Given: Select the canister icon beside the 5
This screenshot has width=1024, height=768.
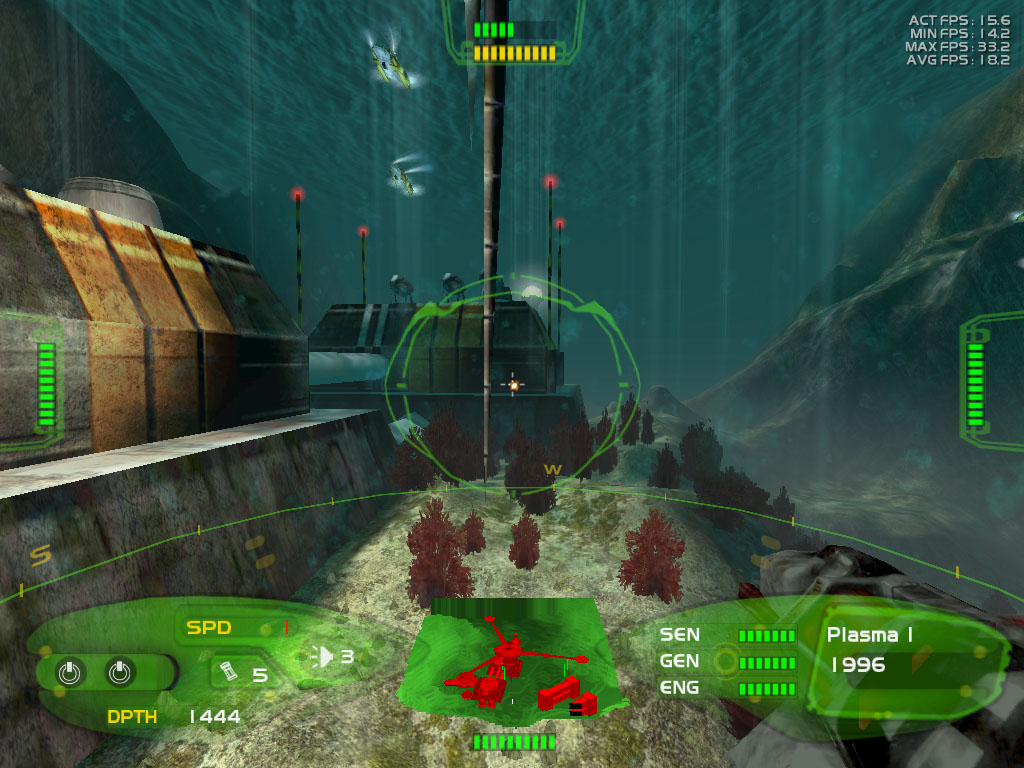Looking at the screenshot, I should pyautogui.click(x=229, y=671).
